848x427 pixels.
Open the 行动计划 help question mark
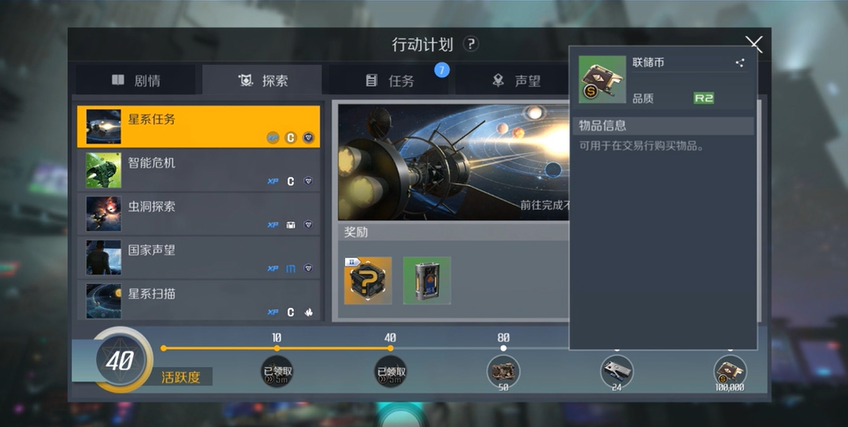coord(471,44)
